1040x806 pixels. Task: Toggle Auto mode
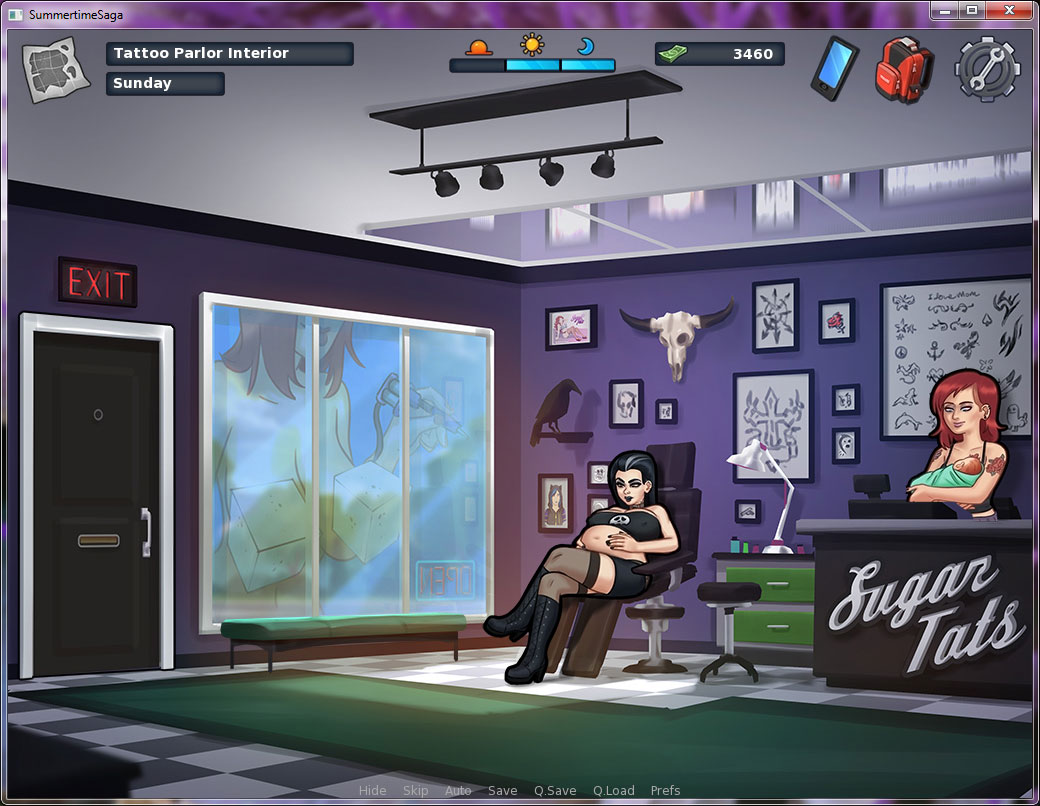coord(458,791)
